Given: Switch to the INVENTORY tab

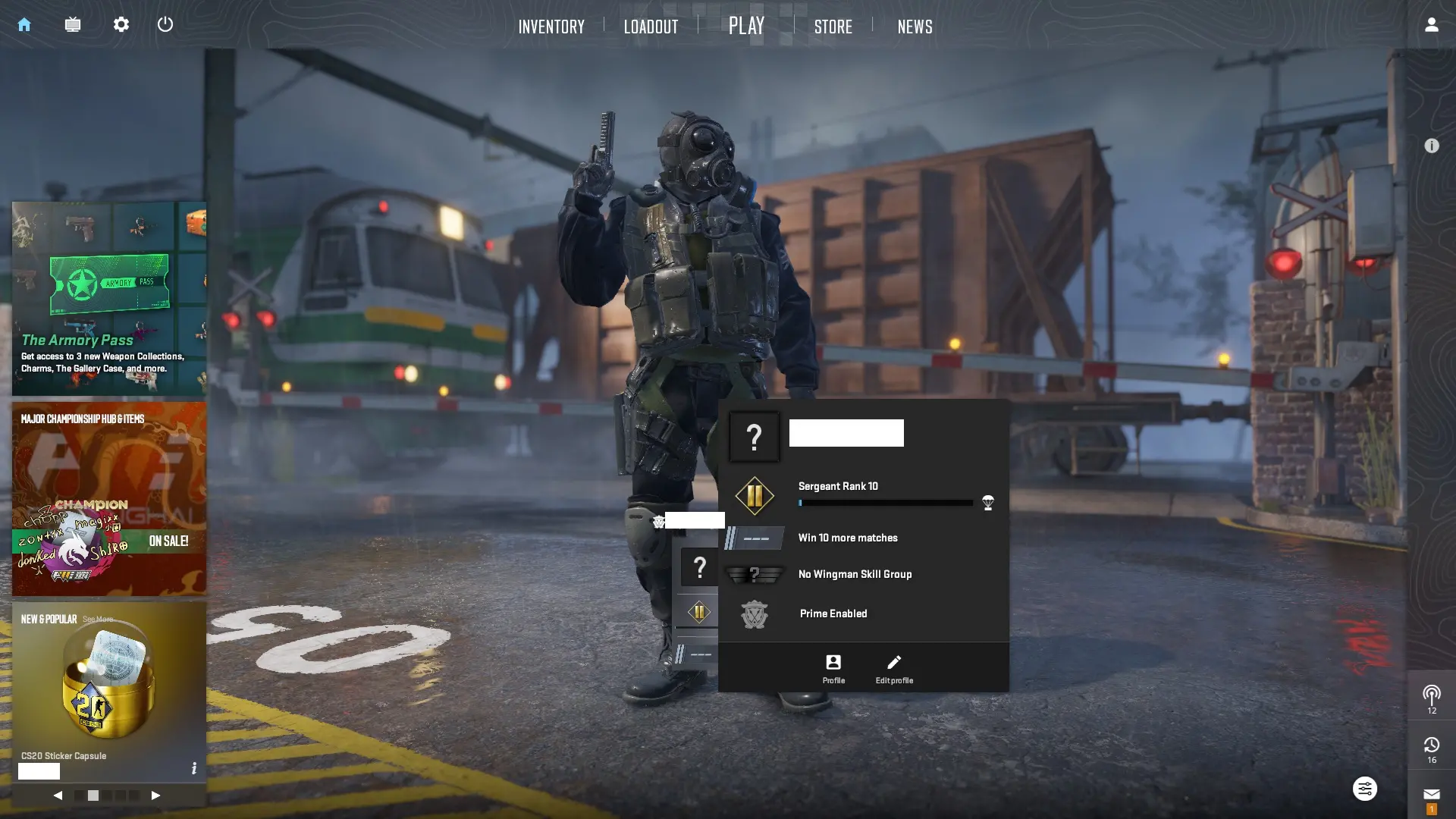Looking at the screenshot, I should 551,26.
